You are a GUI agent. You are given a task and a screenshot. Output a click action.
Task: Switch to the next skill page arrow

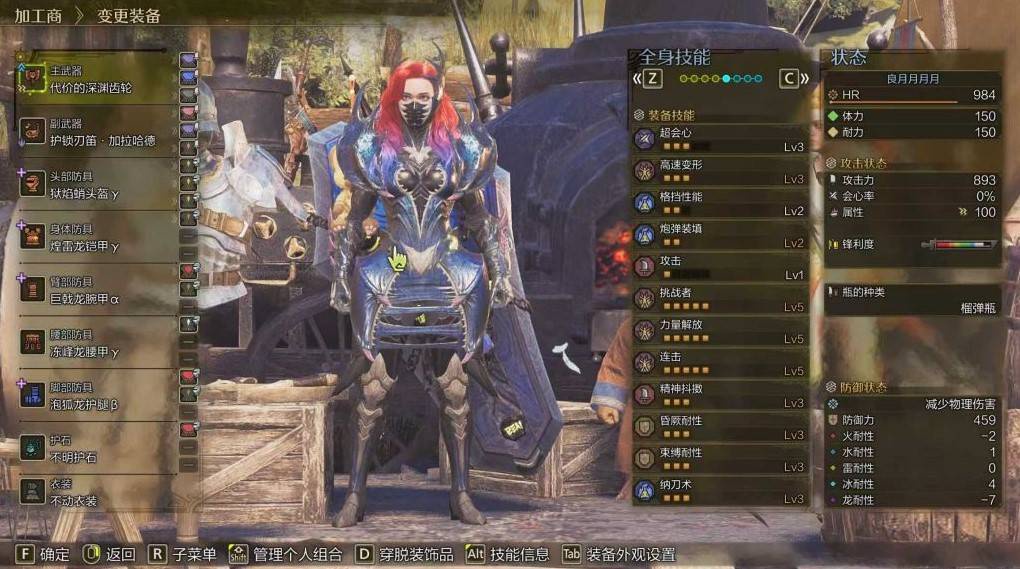[x=790, y=78]
